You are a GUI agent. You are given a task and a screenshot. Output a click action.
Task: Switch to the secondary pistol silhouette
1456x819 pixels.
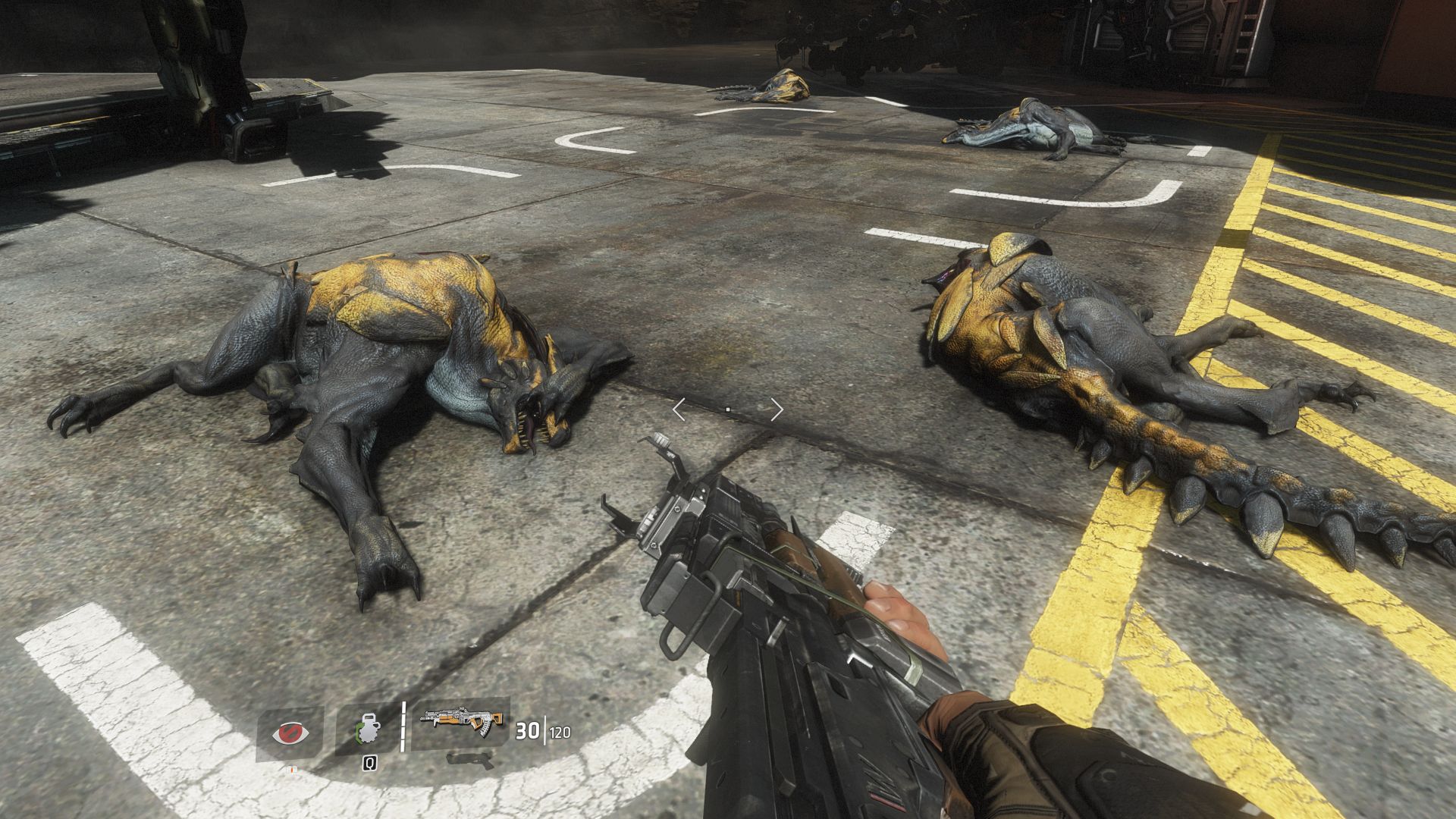(x=463, y=758)
